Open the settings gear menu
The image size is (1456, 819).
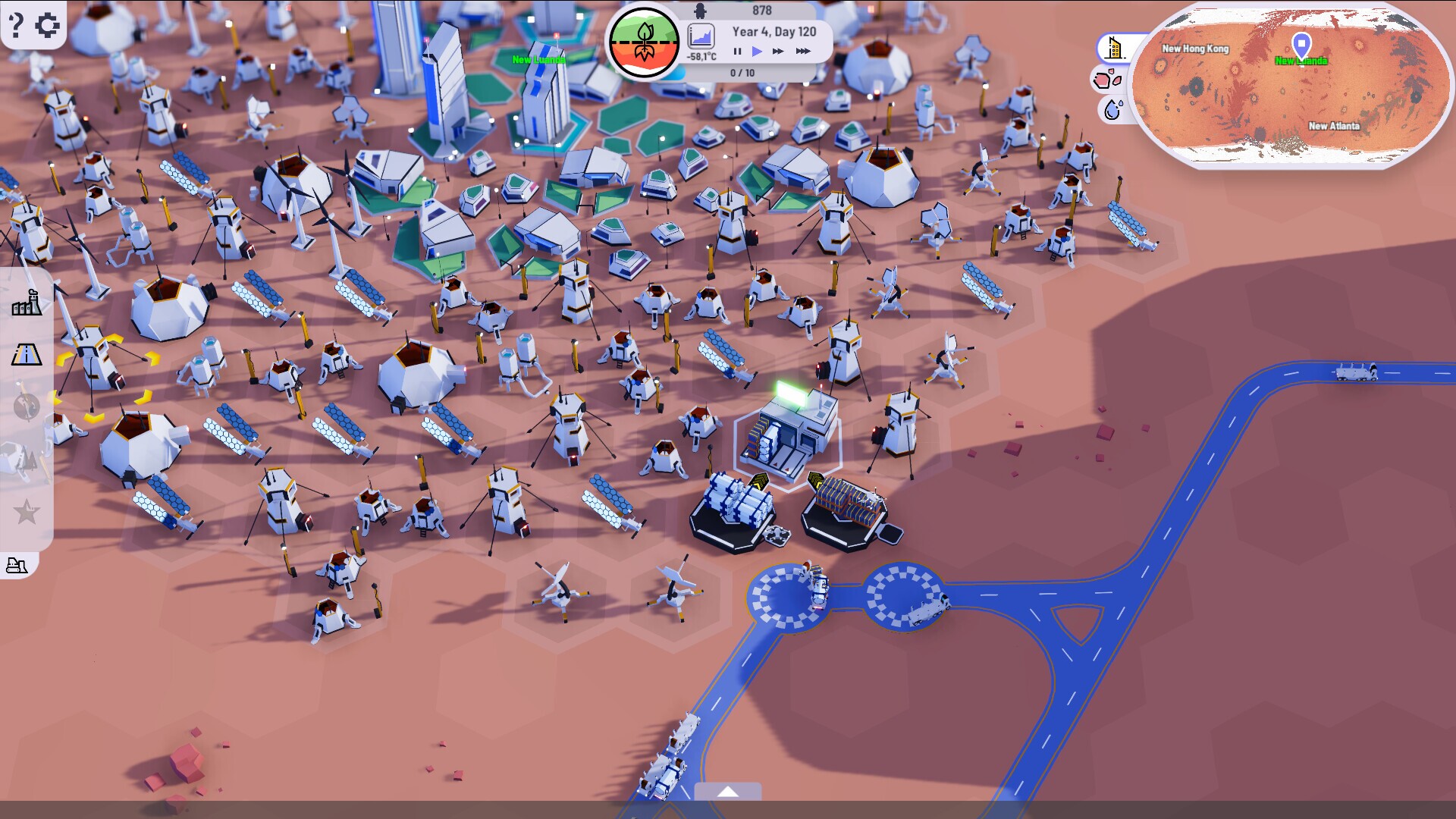pyautogui.click(x=48, y=24)
